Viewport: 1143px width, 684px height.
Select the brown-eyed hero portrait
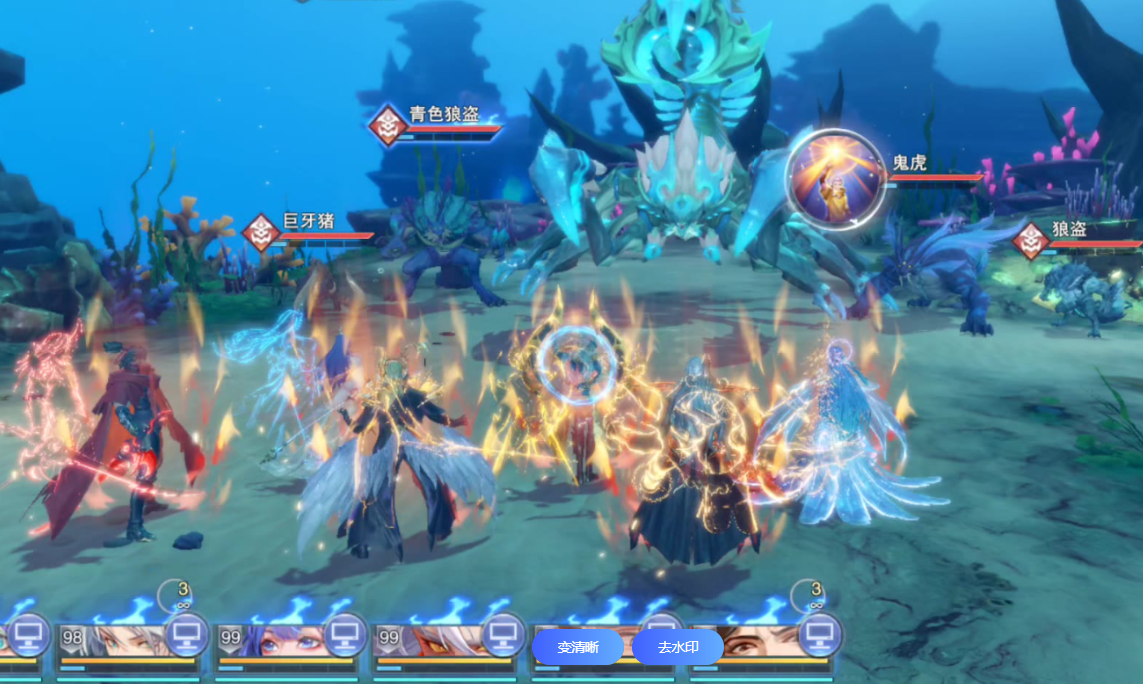(758, 641)
